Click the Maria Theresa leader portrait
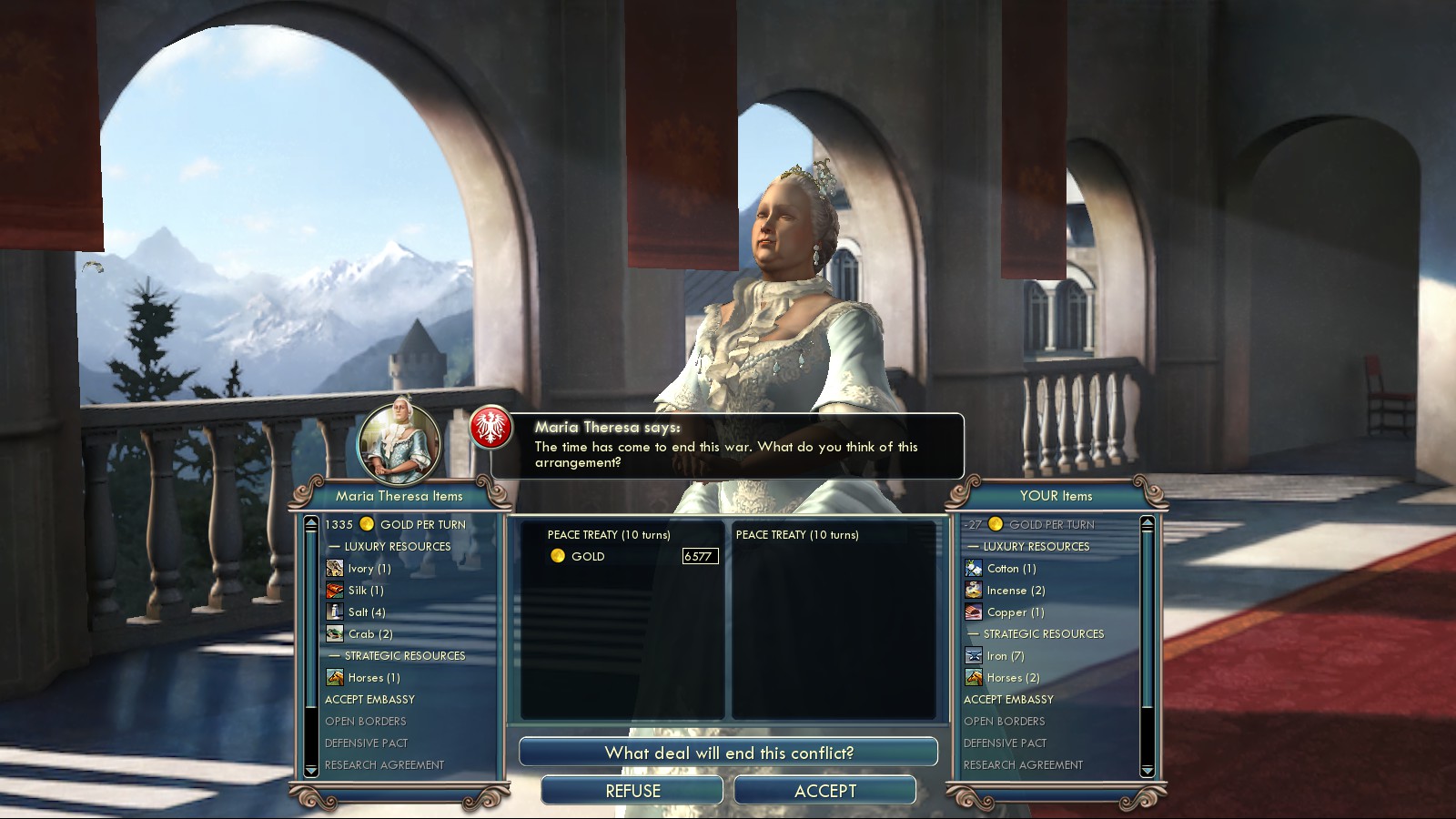 [399, 443]
